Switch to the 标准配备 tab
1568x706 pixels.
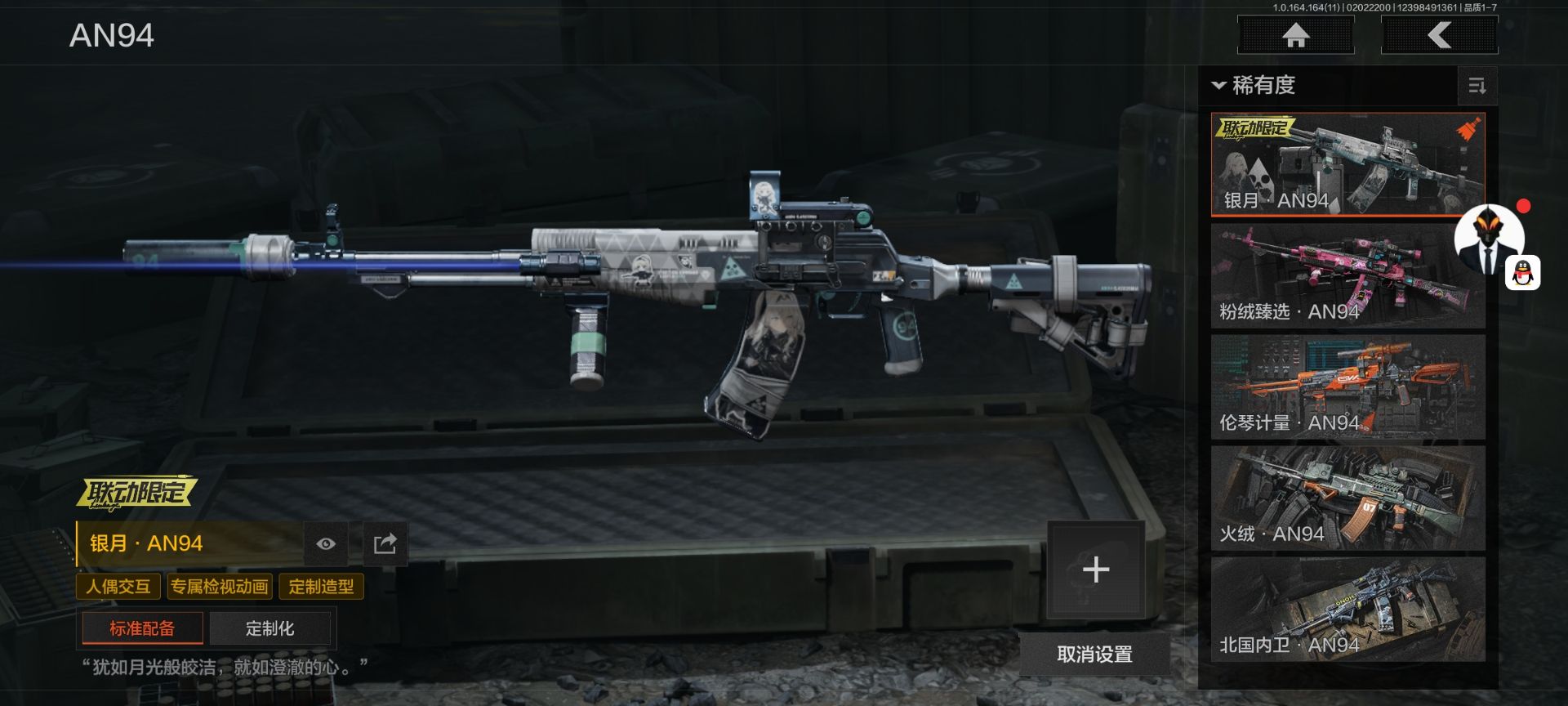coord(142,628)
